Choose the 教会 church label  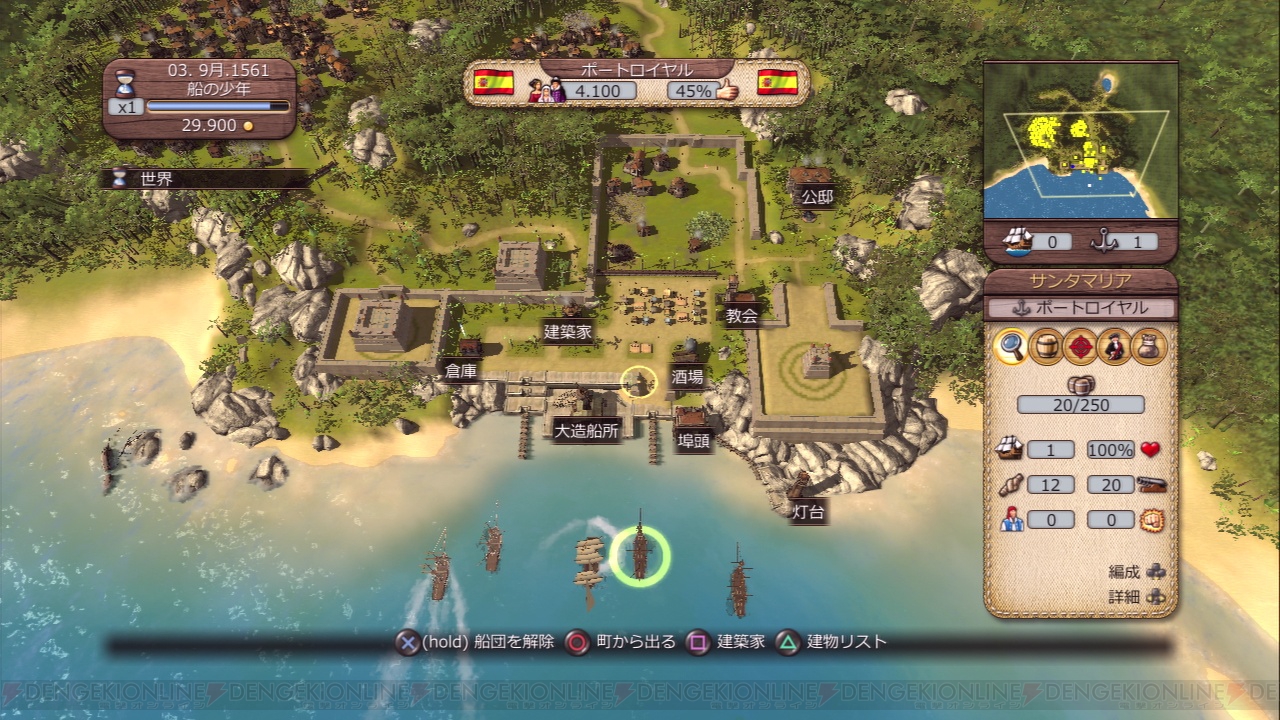pyautogui.click(x=741, y=316)
